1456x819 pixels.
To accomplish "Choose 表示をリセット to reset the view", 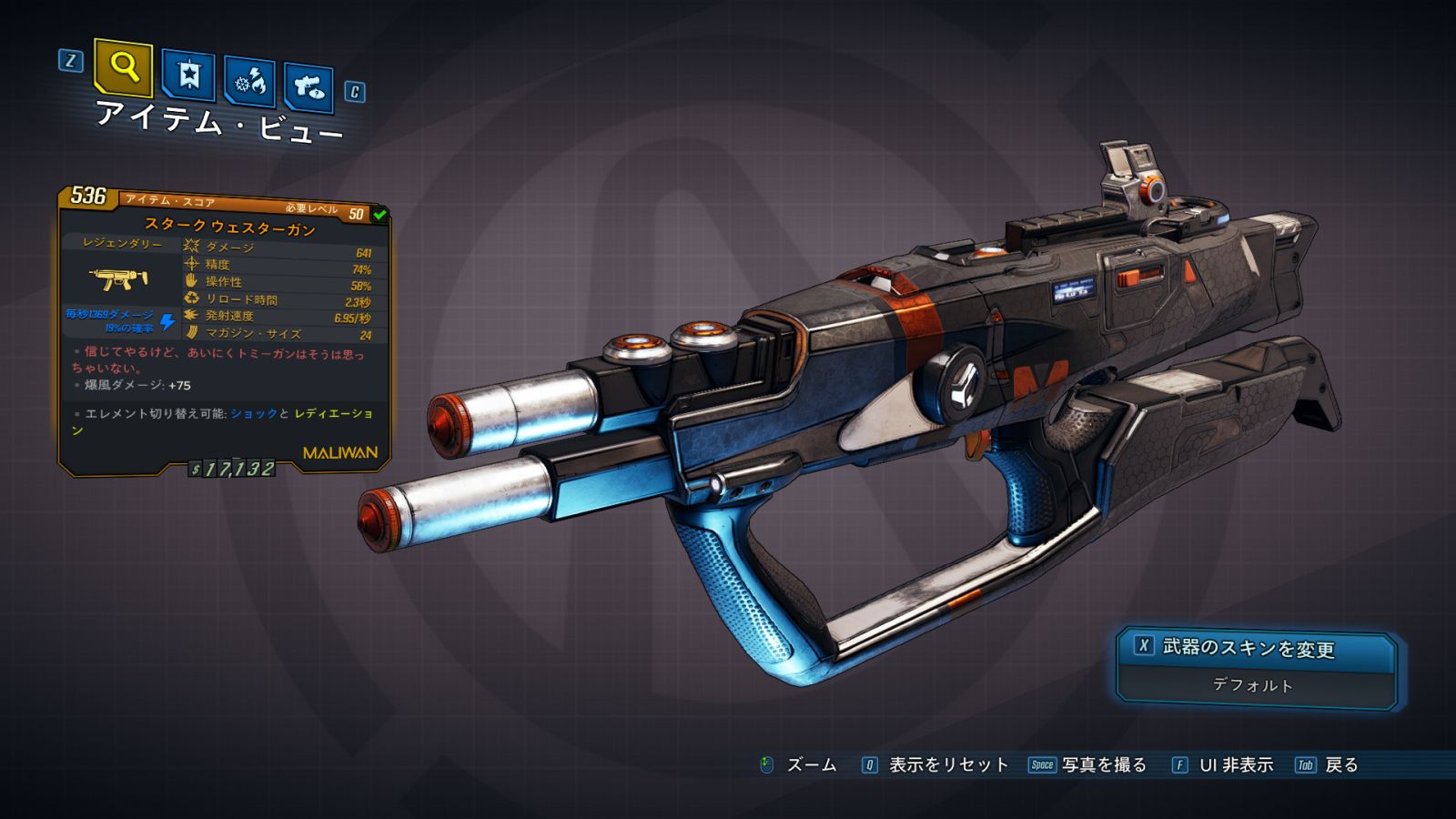I will click(x=947, y=765).
